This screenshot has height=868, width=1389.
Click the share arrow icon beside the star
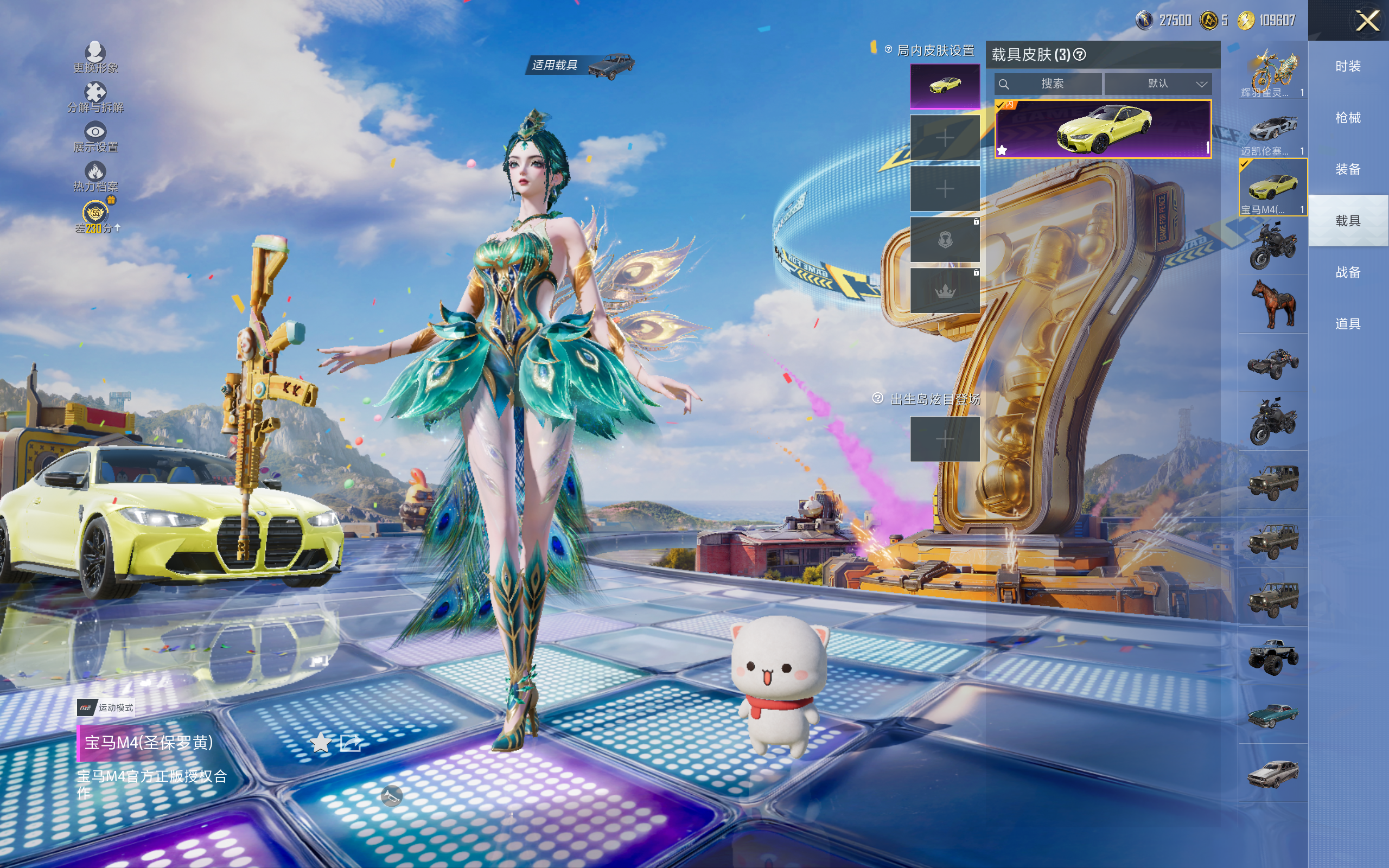point(351,743)
